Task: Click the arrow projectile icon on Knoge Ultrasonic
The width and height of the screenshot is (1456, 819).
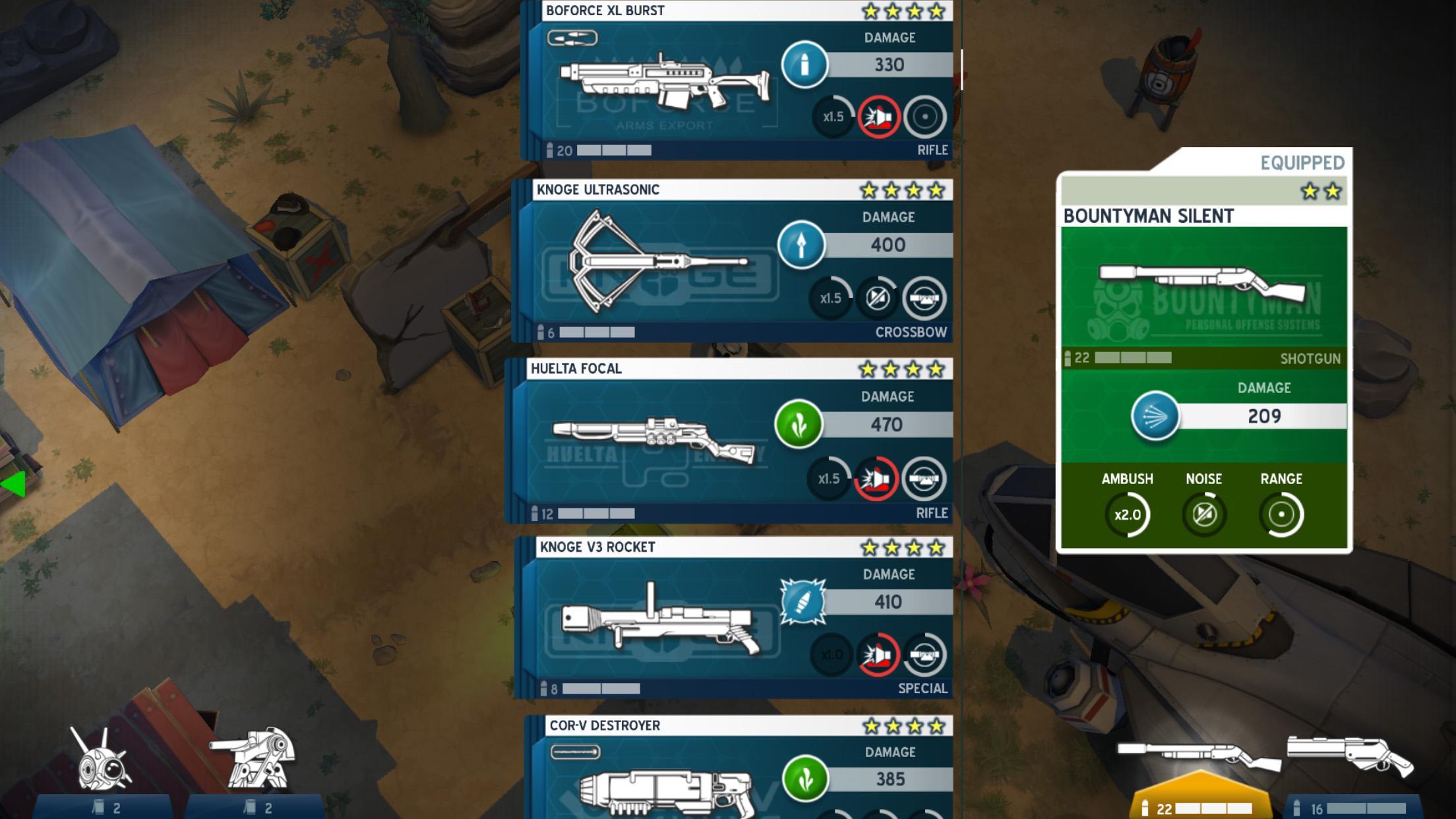Action: coord(801,245)
